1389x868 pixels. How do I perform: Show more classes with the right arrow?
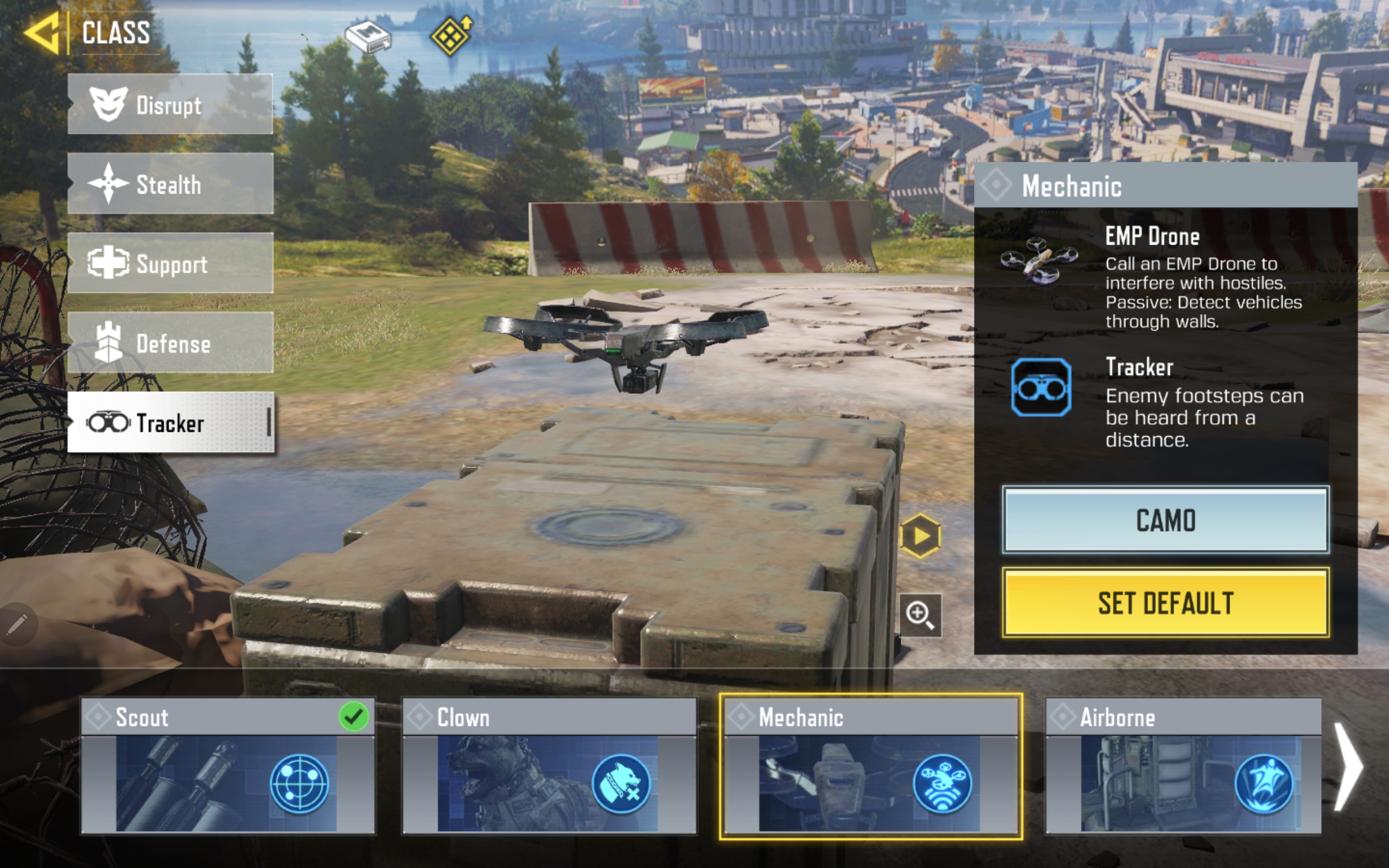tap(1349, 767)
